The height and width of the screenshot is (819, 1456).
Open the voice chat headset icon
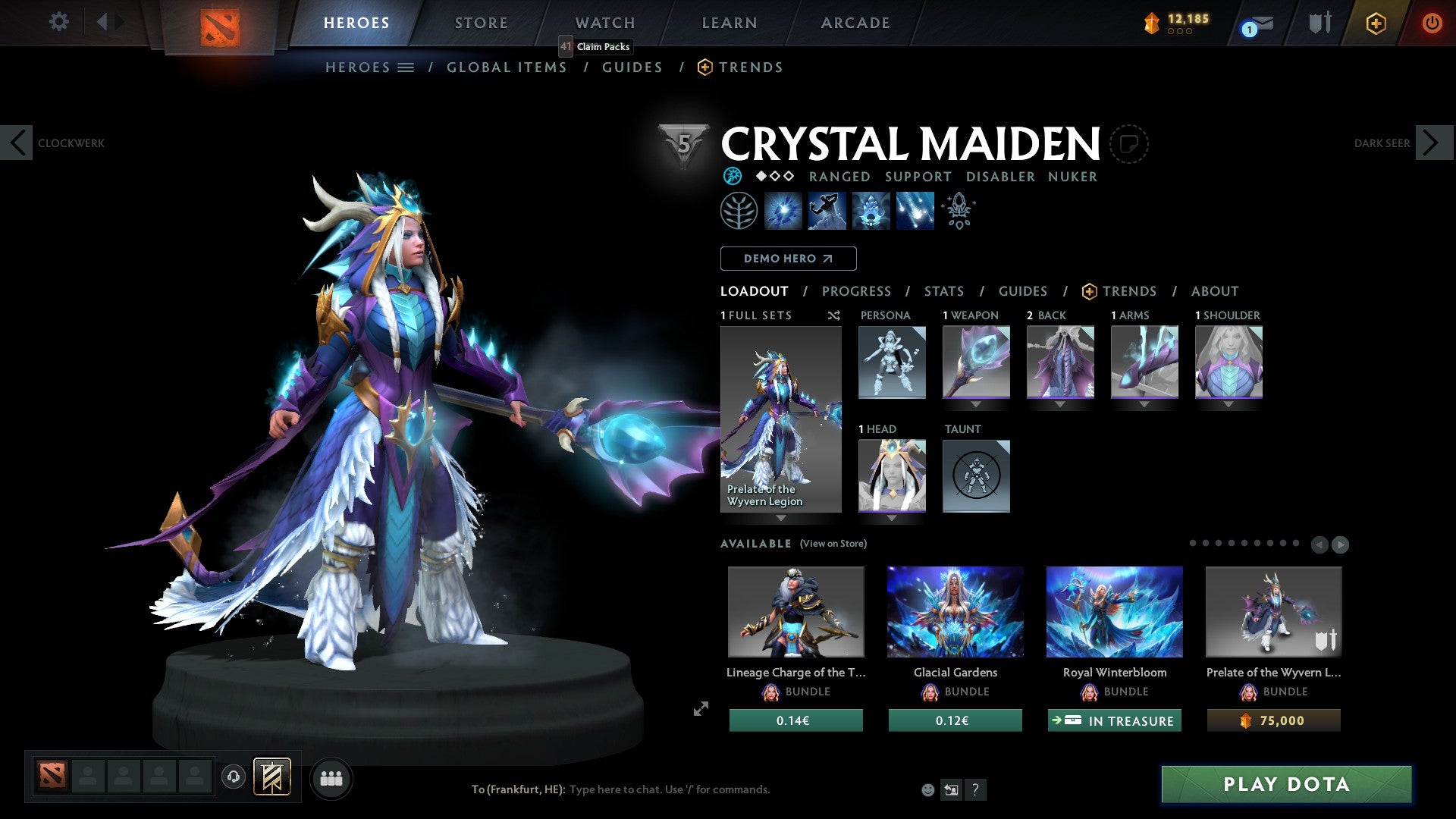tap(234, 777)
